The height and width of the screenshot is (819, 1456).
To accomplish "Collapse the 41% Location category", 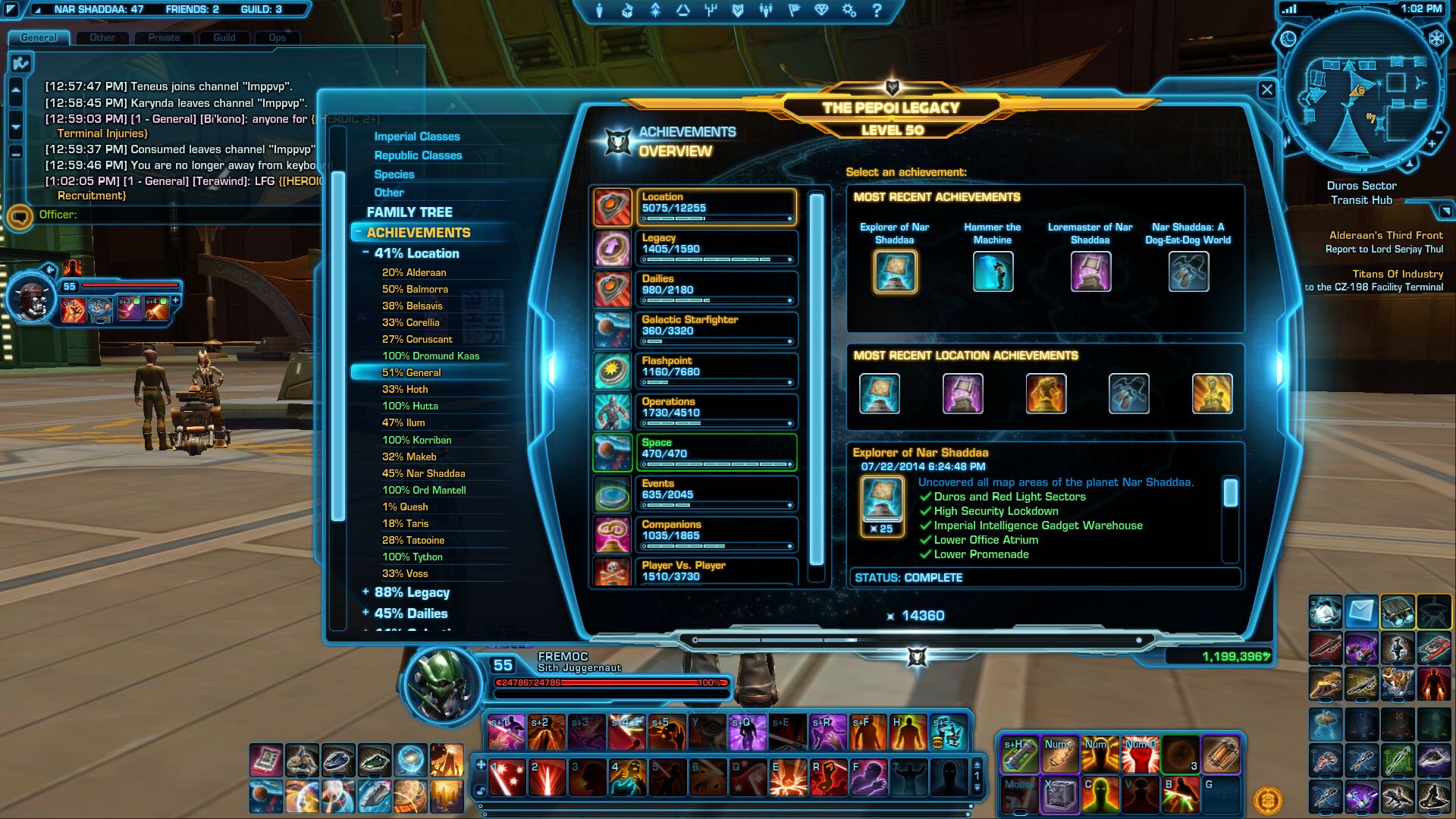I will pos(366,253).
